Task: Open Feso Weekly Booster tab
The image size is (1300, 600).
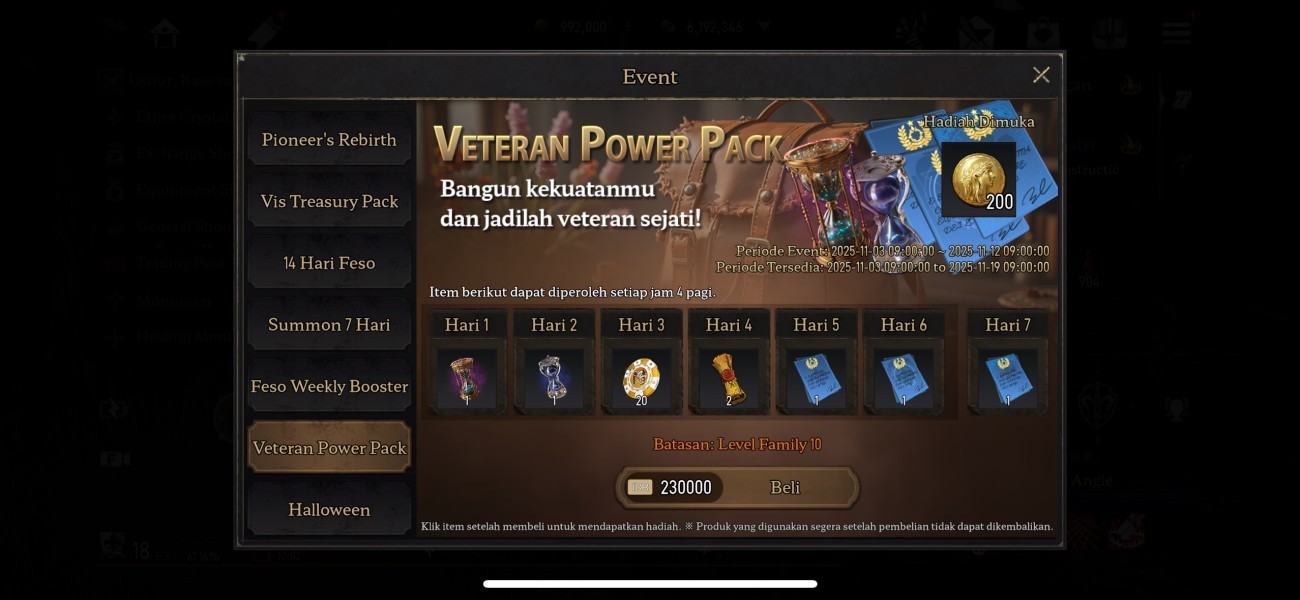Action: pos(329,387)
